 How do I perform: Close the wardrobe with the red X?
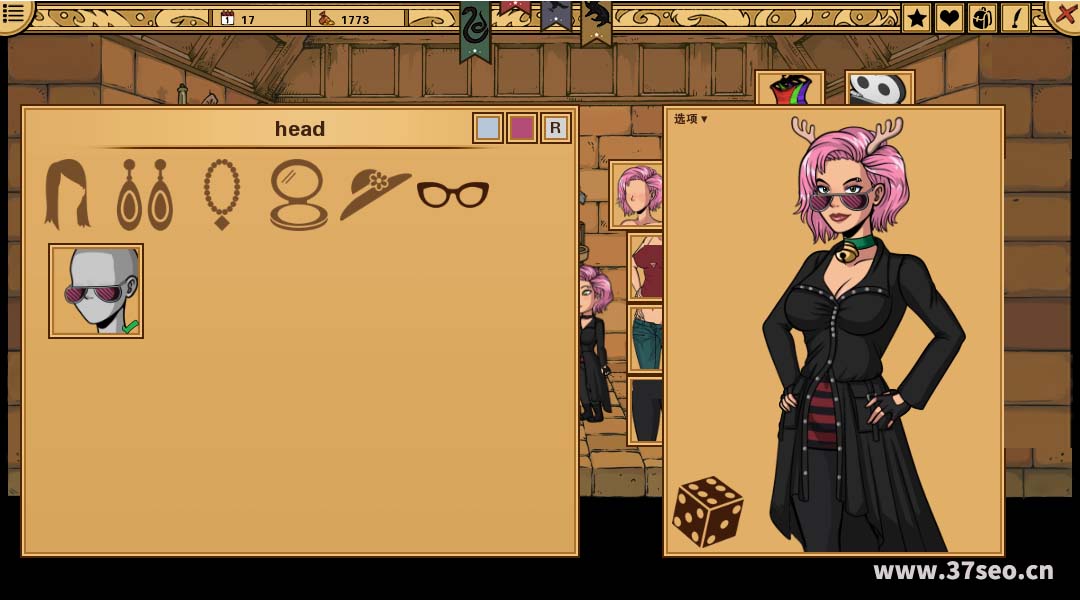1062,12
